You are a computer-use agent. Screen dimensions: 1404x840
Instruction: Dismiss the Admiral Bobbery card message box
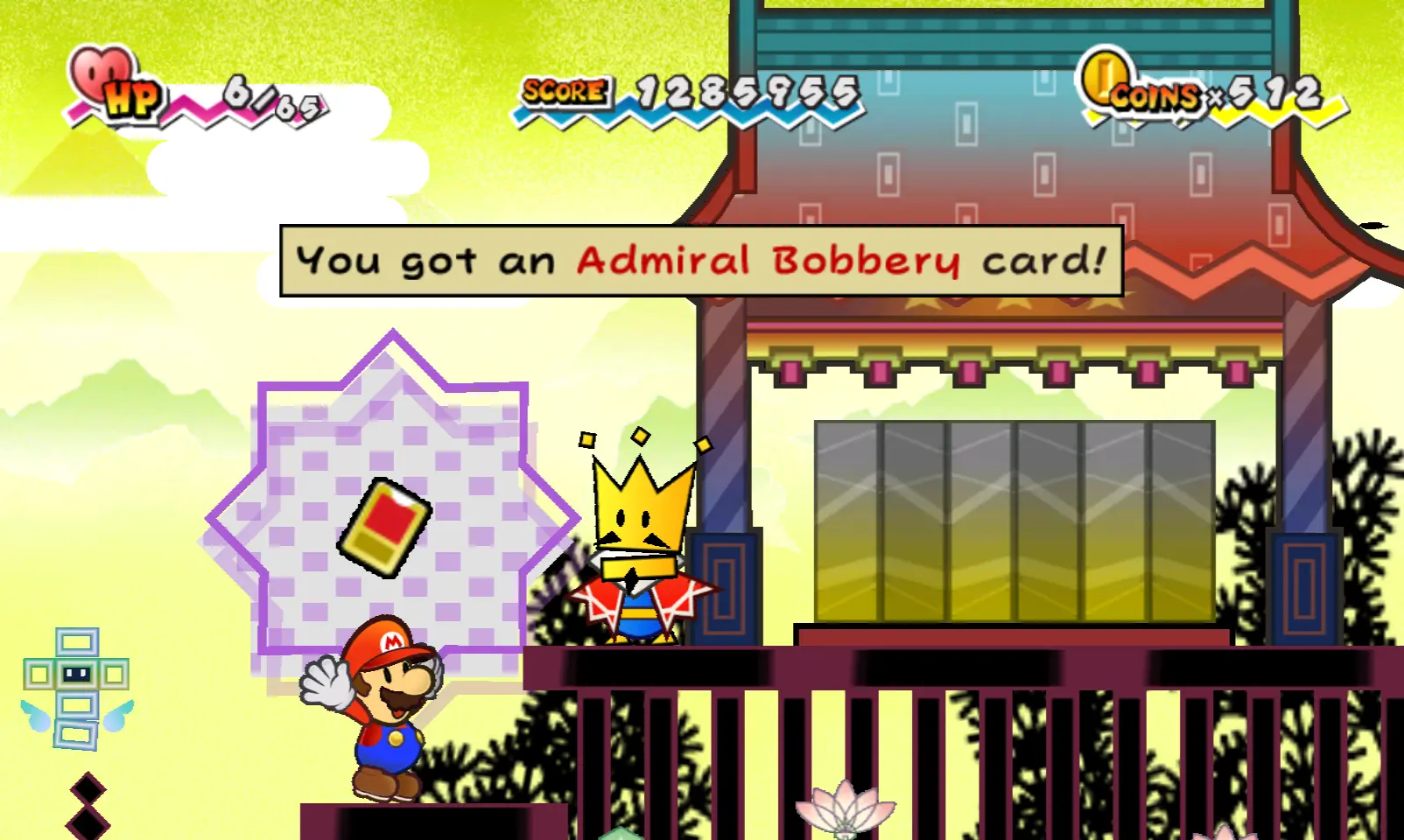click(x=701, y=261)
